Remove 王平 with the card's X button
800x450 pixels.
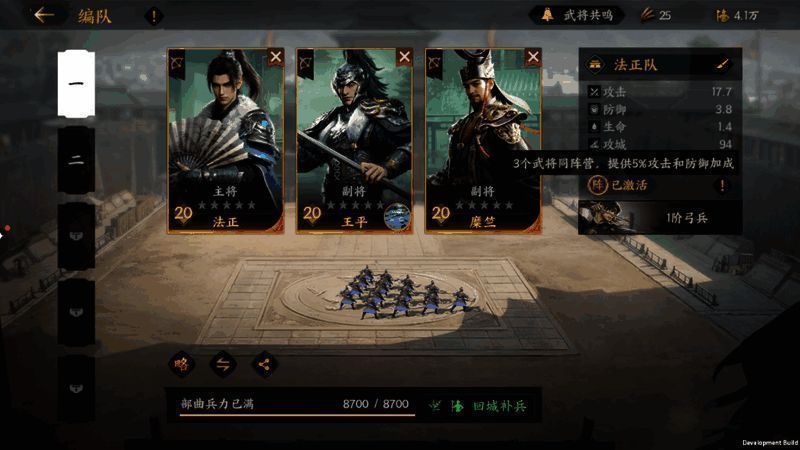[404, 57]
